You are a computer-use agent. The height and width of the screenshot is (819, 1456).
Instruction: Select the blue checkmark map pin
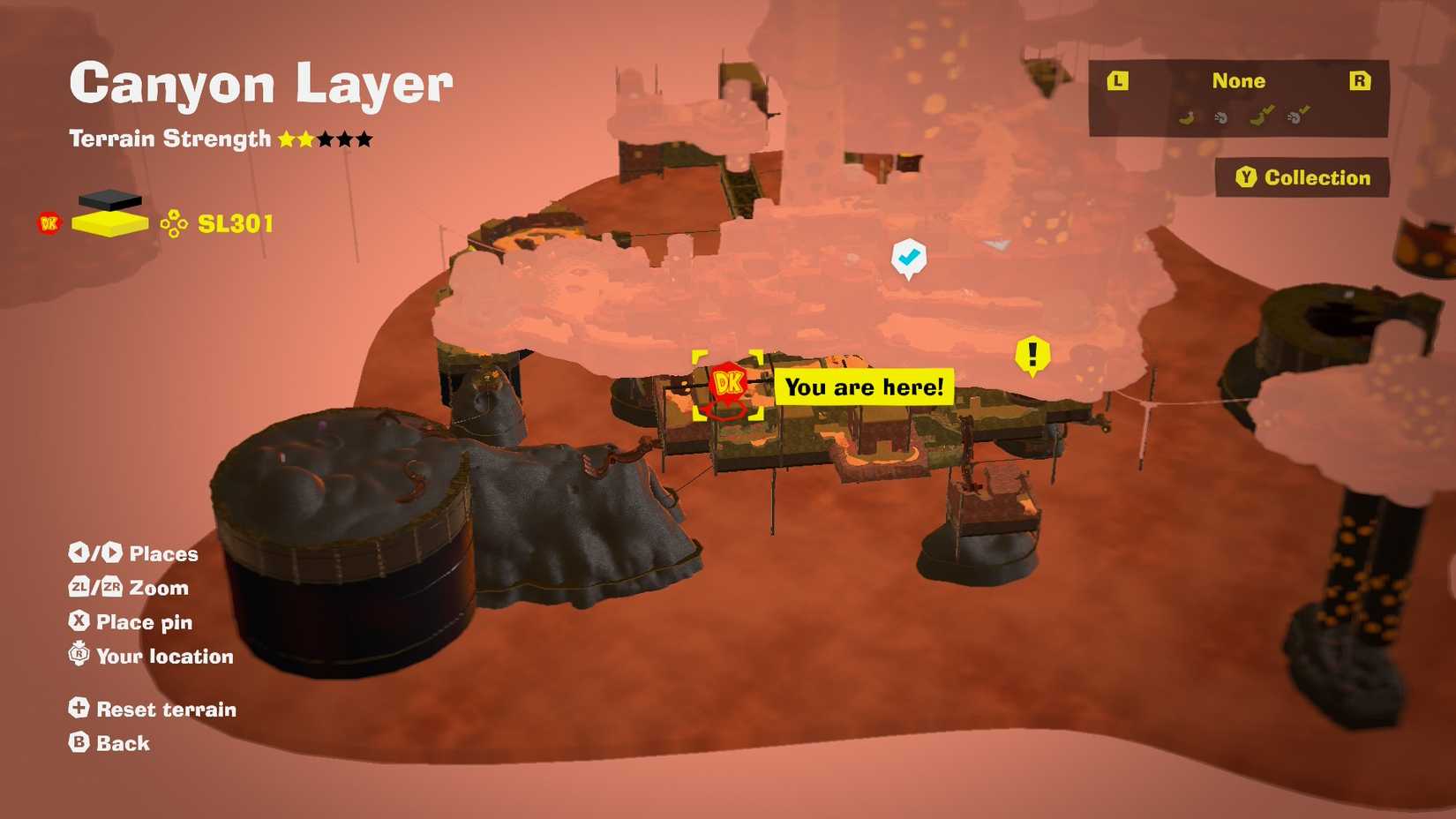tap(909, 257)
